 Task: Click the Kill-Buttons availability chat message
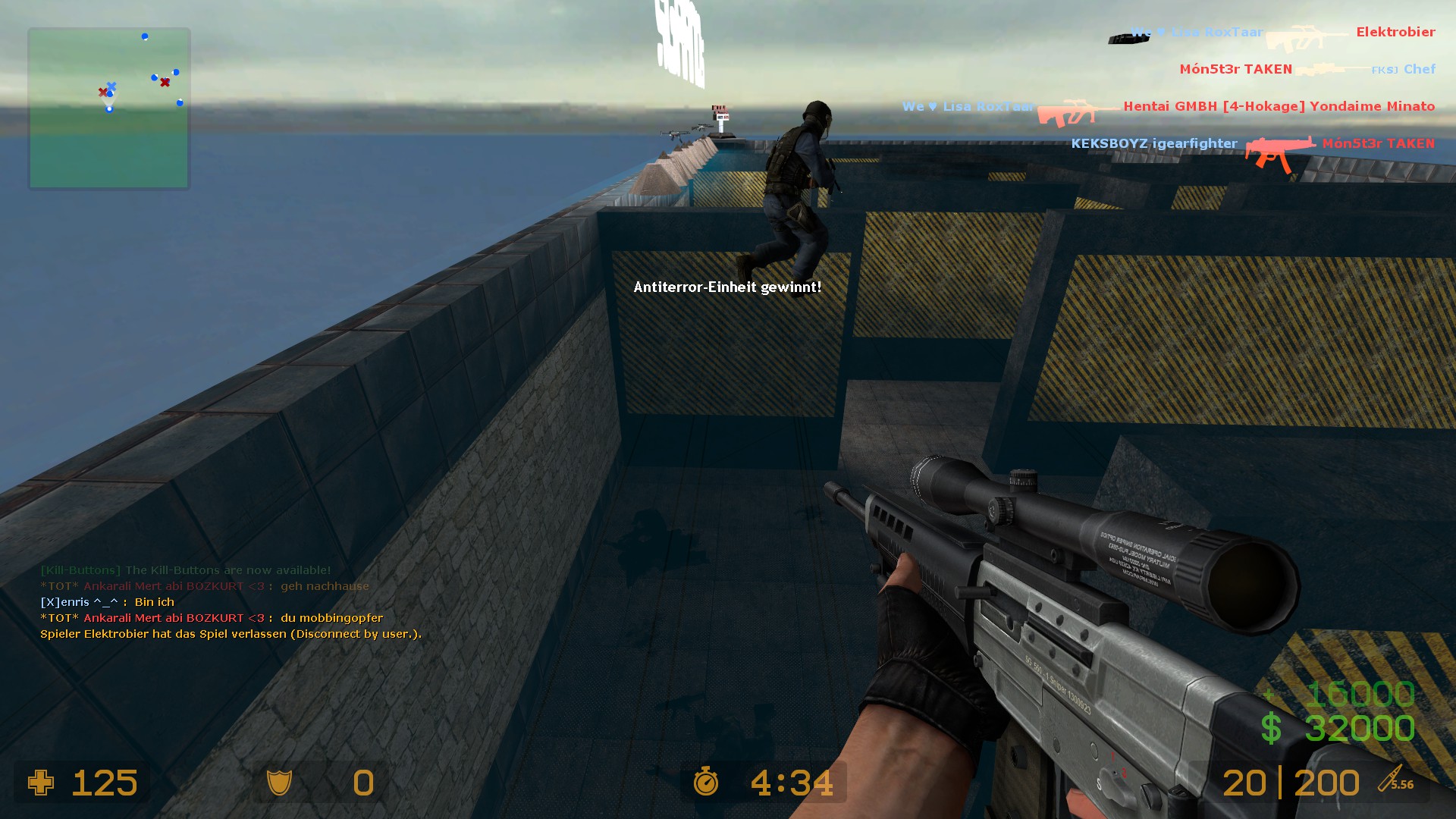click(x=185, y=569)
